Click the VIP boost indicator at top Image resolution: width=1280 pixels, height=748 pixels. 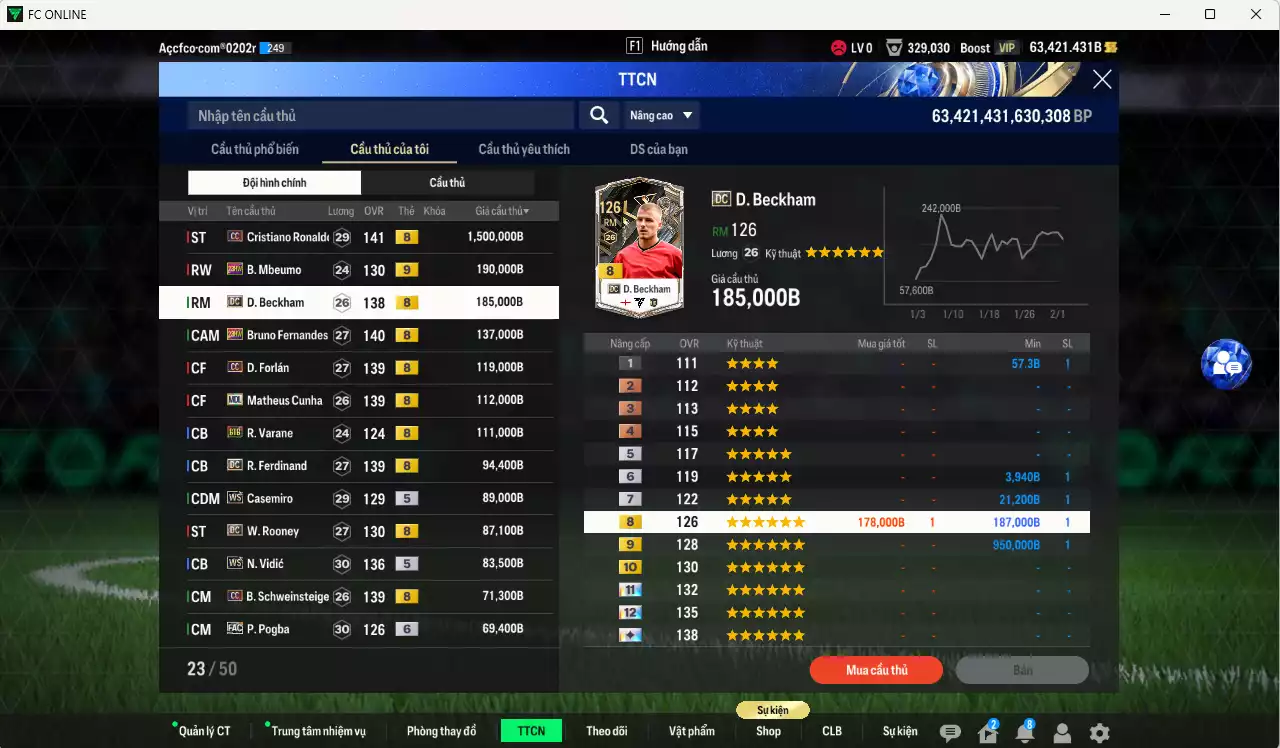[x=1005, y=46]
